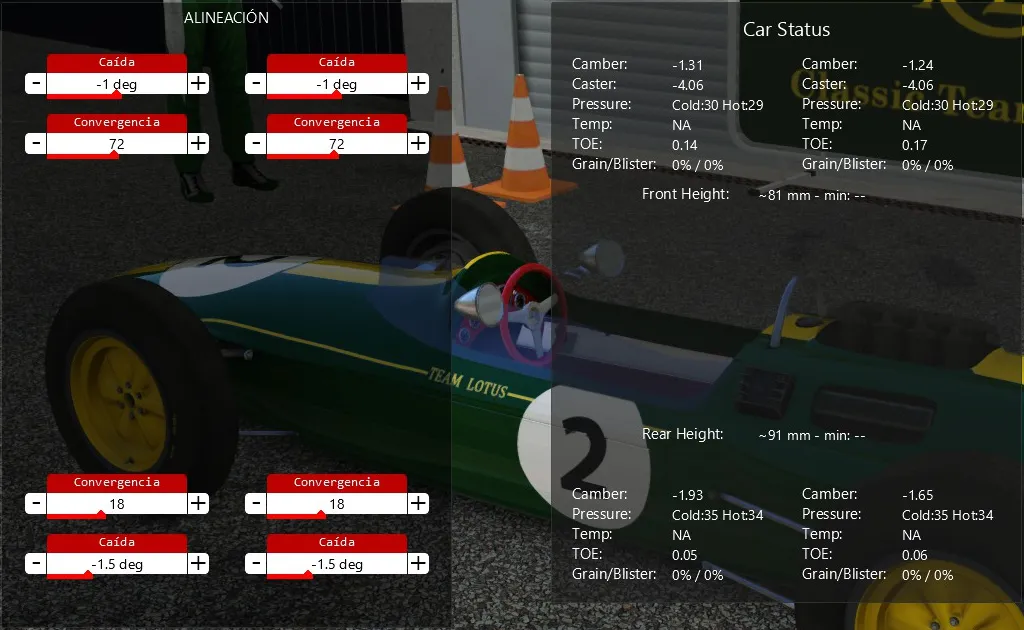The image size is (1024, 630).
Task: Click plus on rear-right Caída -1.5 deg
Action: point(418,564)
